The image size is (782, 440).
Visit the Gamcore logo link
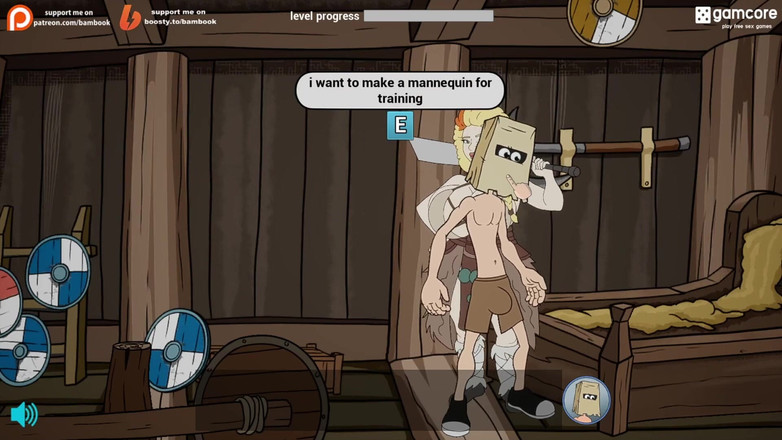tap(736, 17)
